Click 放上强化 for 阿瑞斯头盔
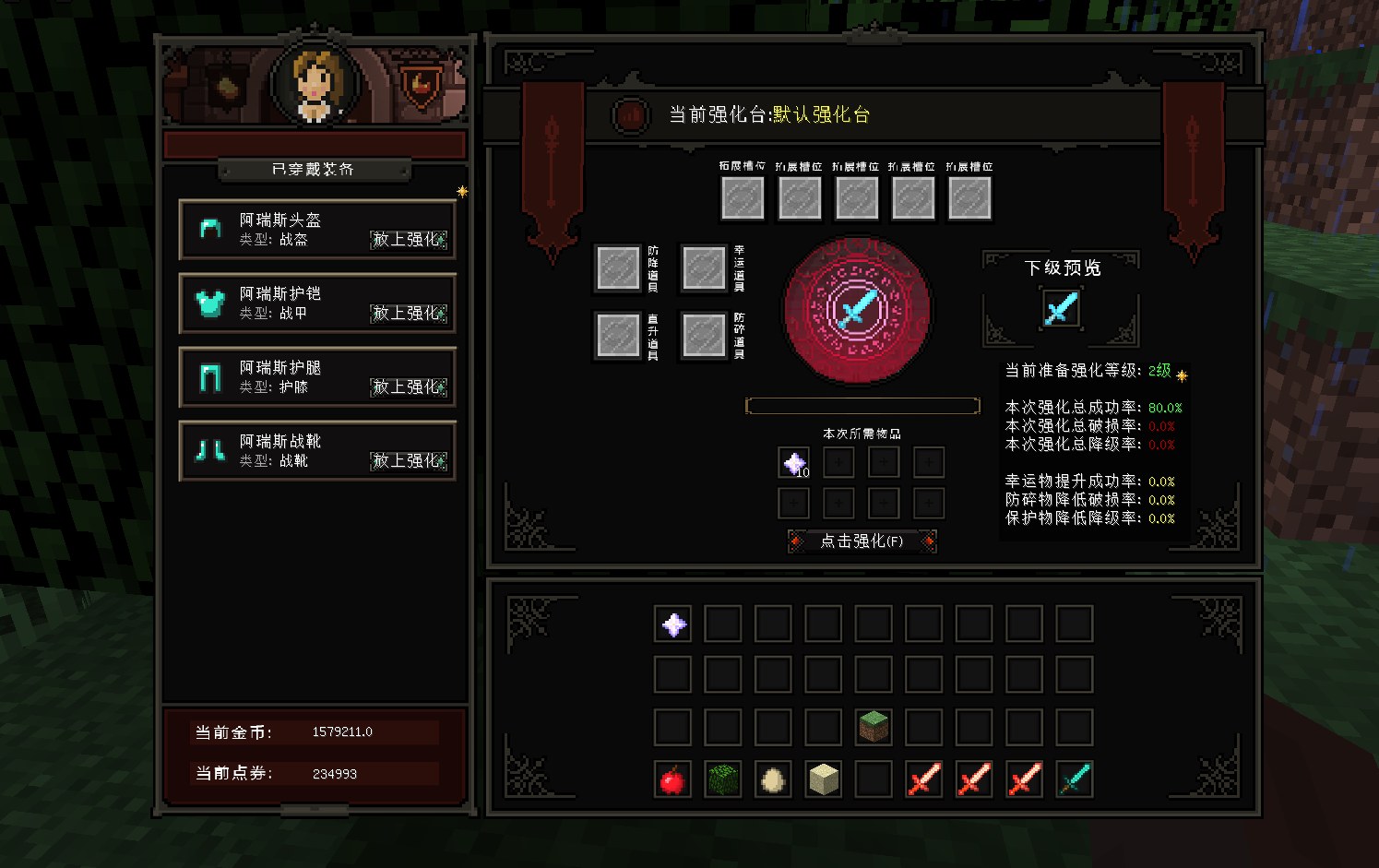 pos(409,240)
